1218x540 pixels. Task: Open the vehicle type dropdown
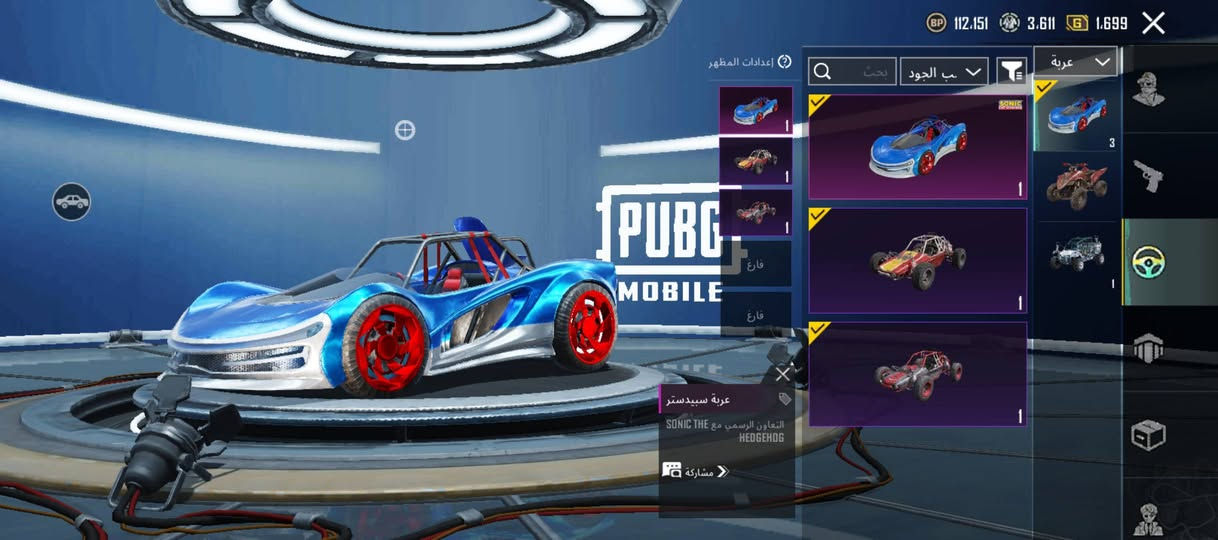1075,62
